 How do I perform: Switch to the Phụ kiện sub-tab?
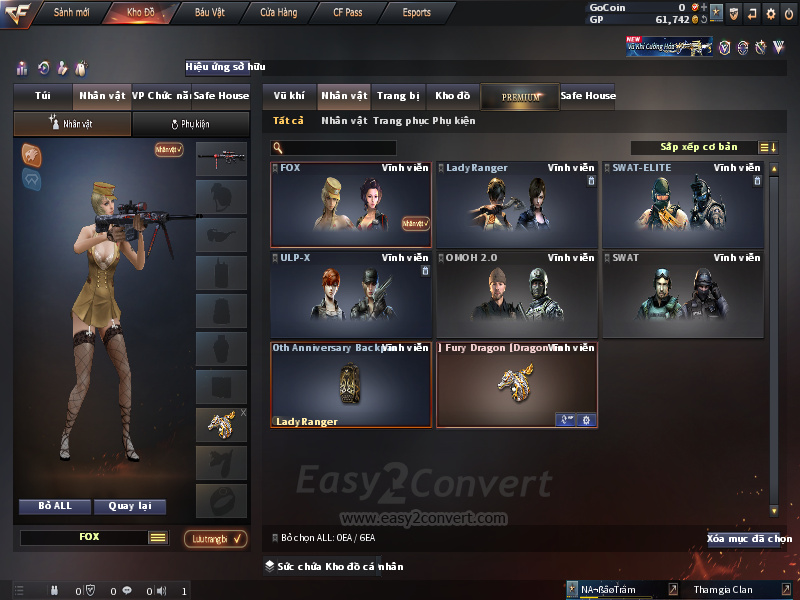(x=191, y=124)
